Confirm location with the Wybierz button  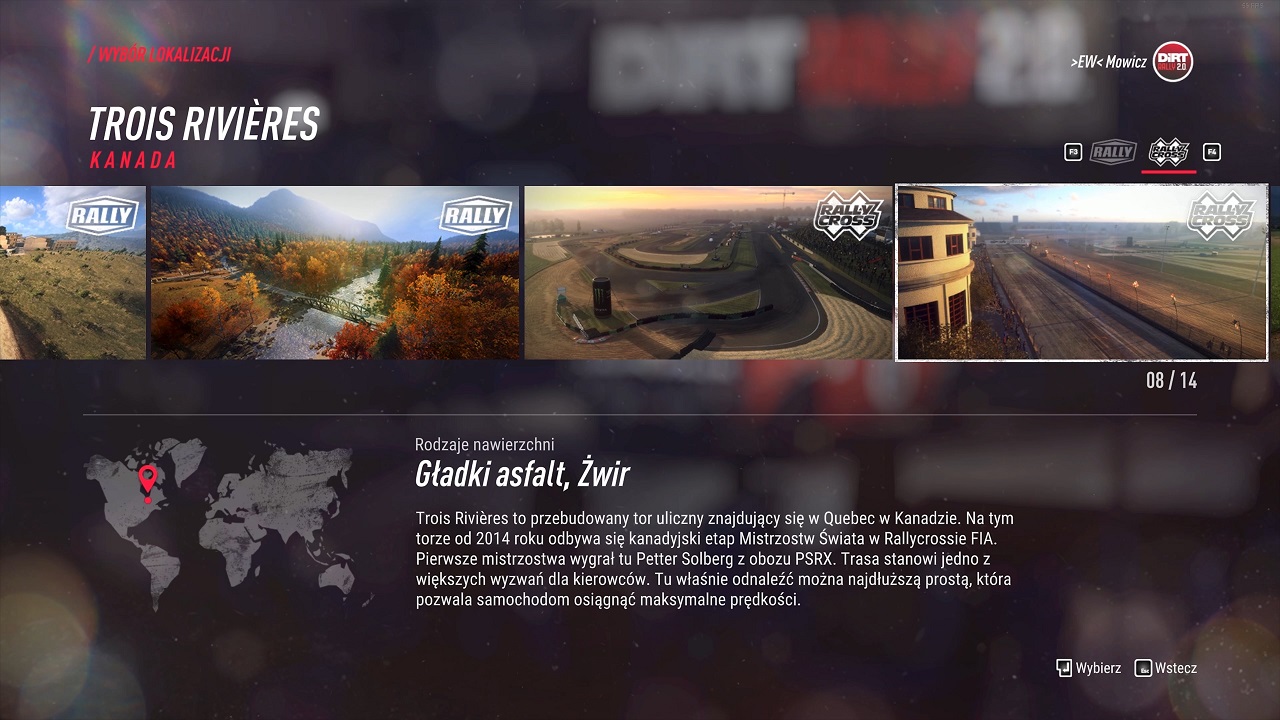[1089, 668]
